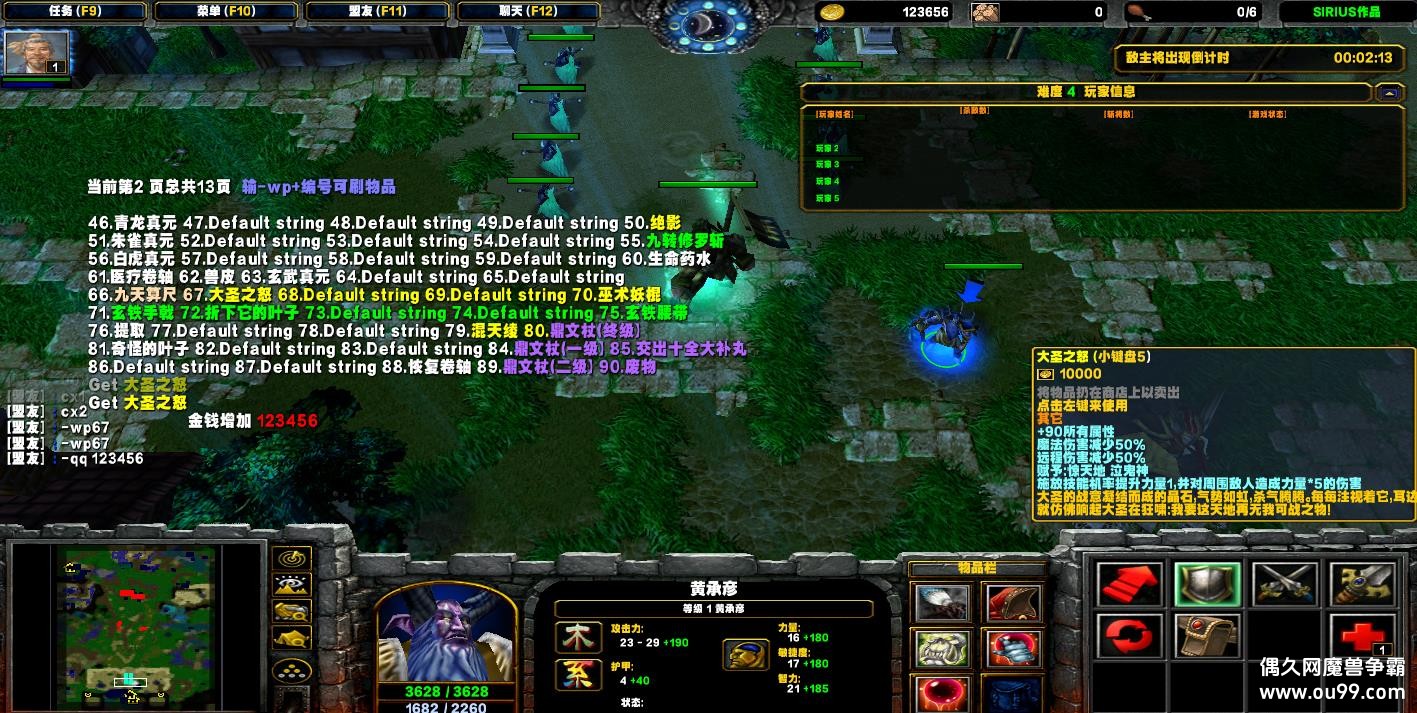Open the formation toggle button with dots
Screen dimensions: 1417x713
291,670
